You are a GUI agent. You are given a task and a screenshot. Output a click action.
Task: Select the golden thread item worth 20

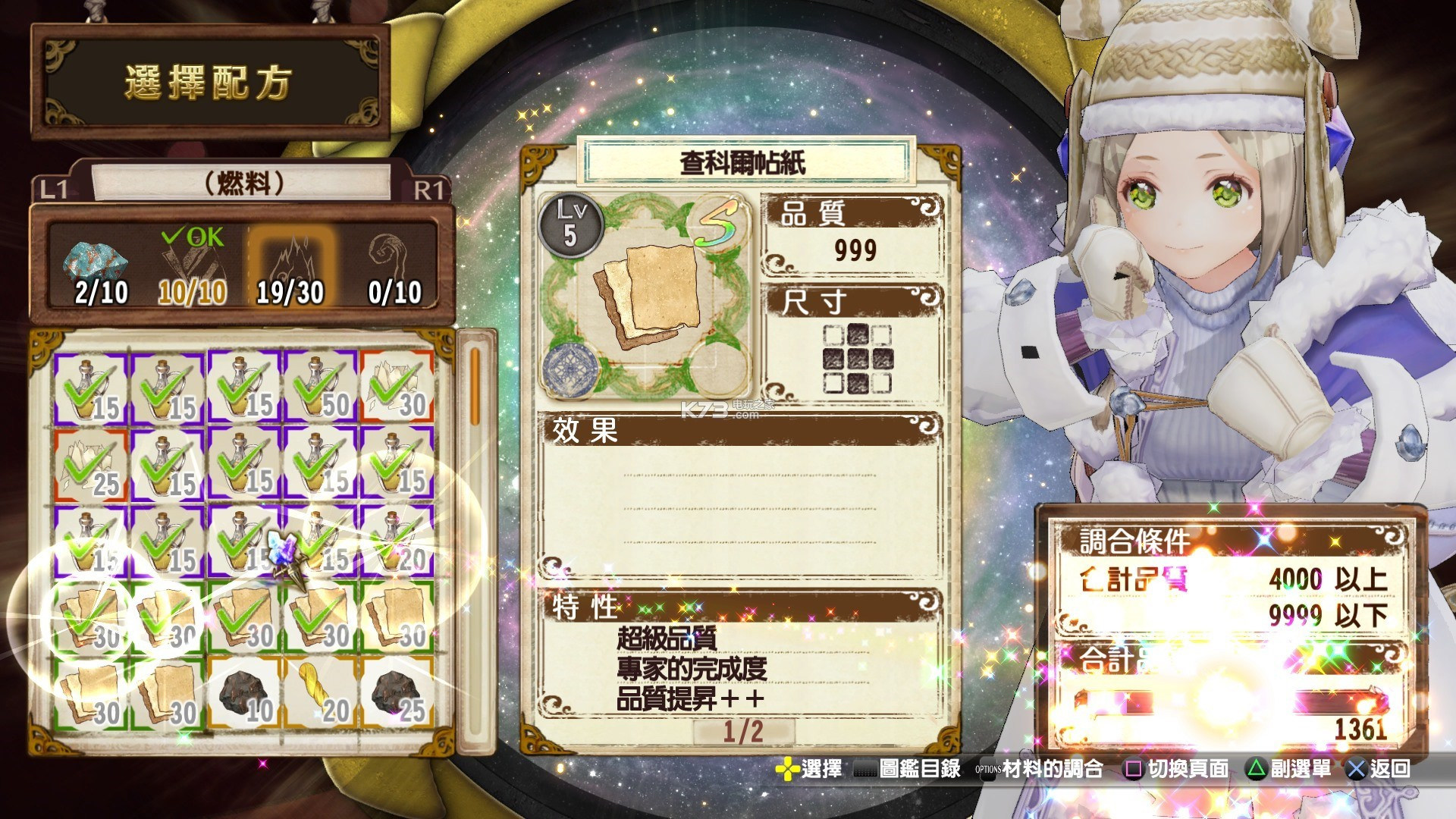coord(321,693)
